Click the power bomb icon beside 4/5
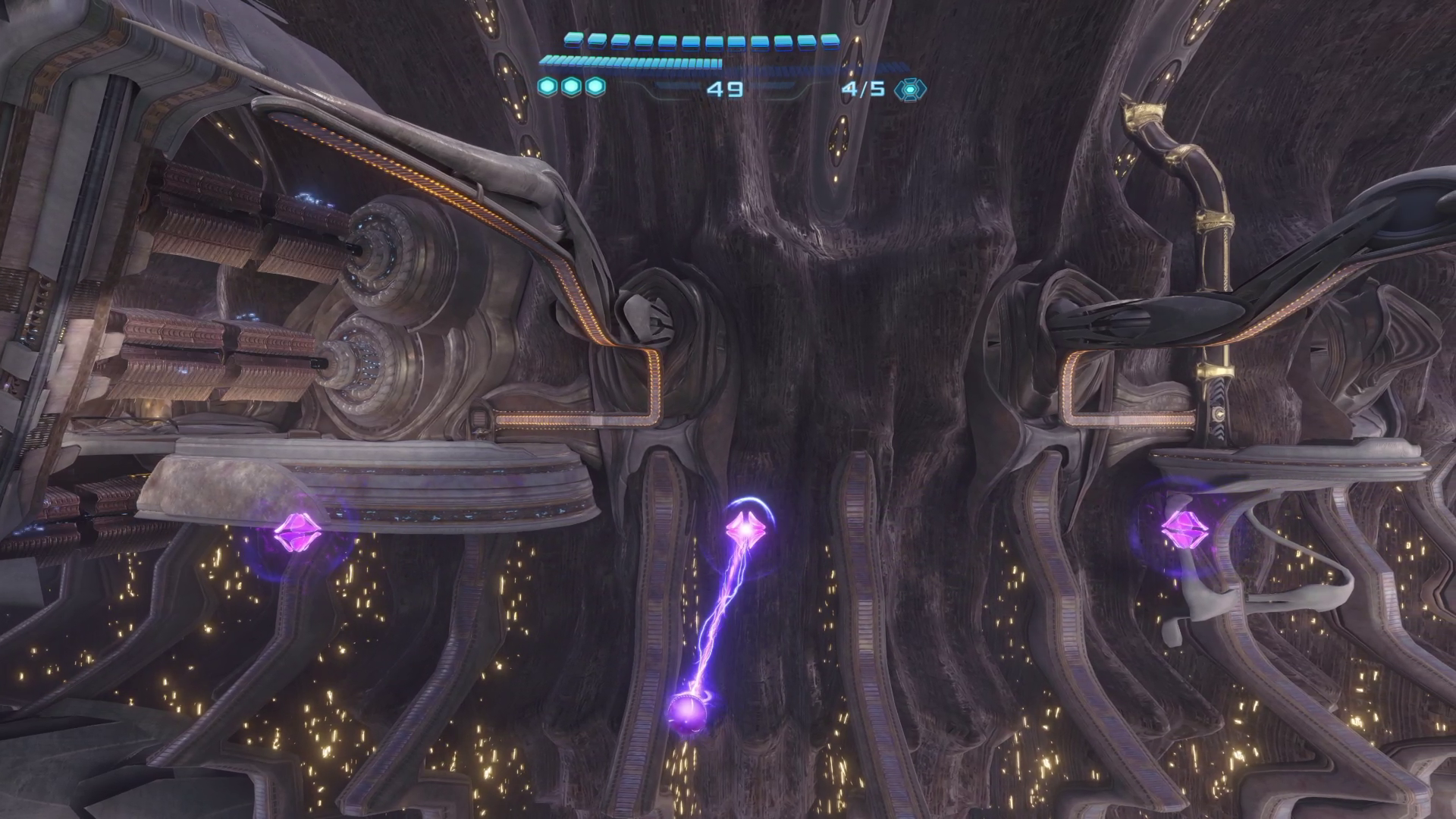This screenshot has height=819, width=1456. pyautogui.click(x=909, y=89)
